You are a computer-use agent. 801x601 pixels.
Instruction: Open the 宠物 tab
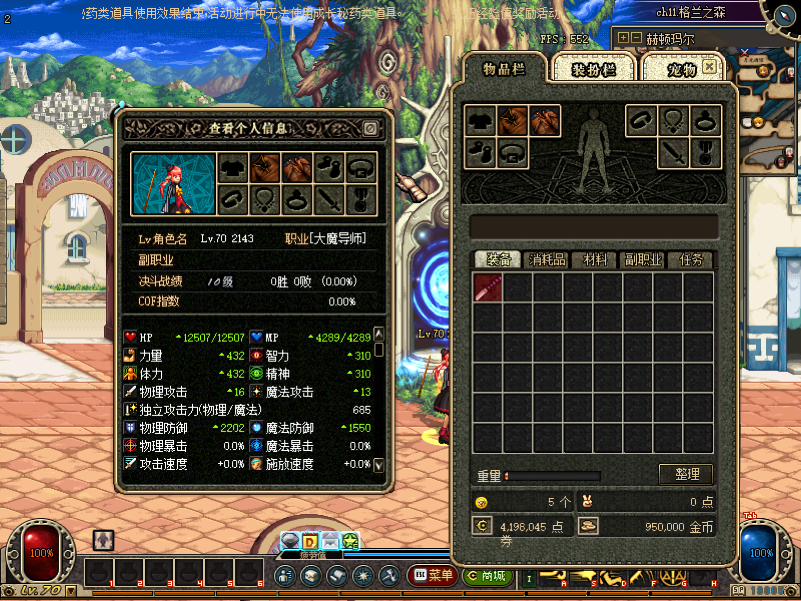668,69
